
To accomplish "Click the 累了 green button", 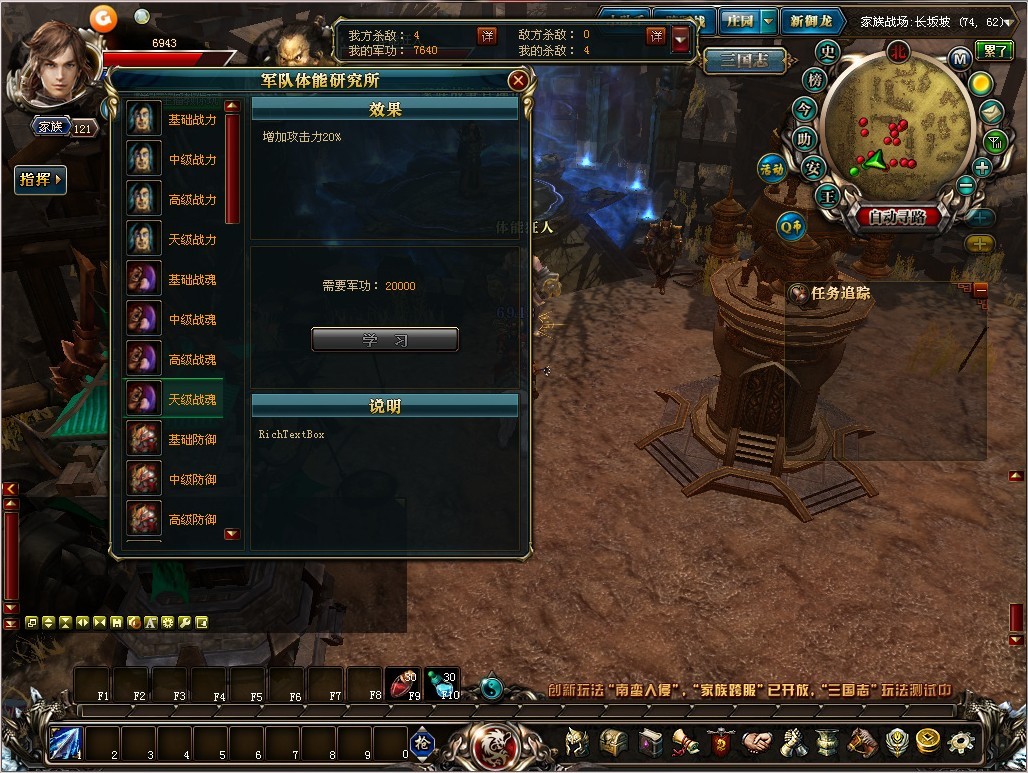I will (996, 50).
